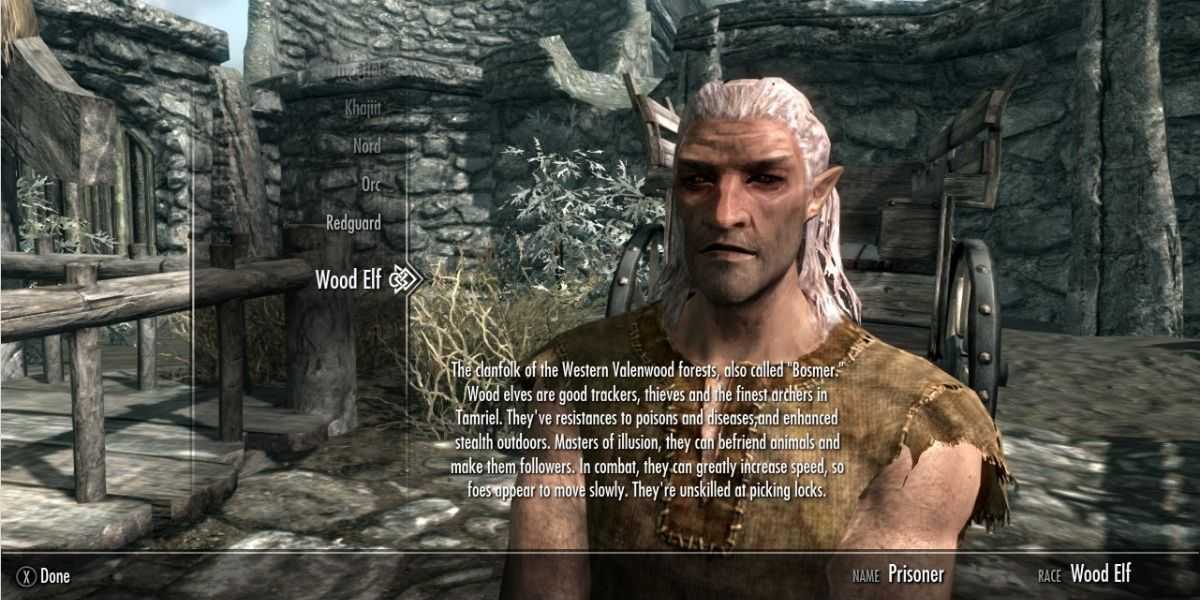Switch race to Redguard
1200x600 pixels.
pos(353,223)
